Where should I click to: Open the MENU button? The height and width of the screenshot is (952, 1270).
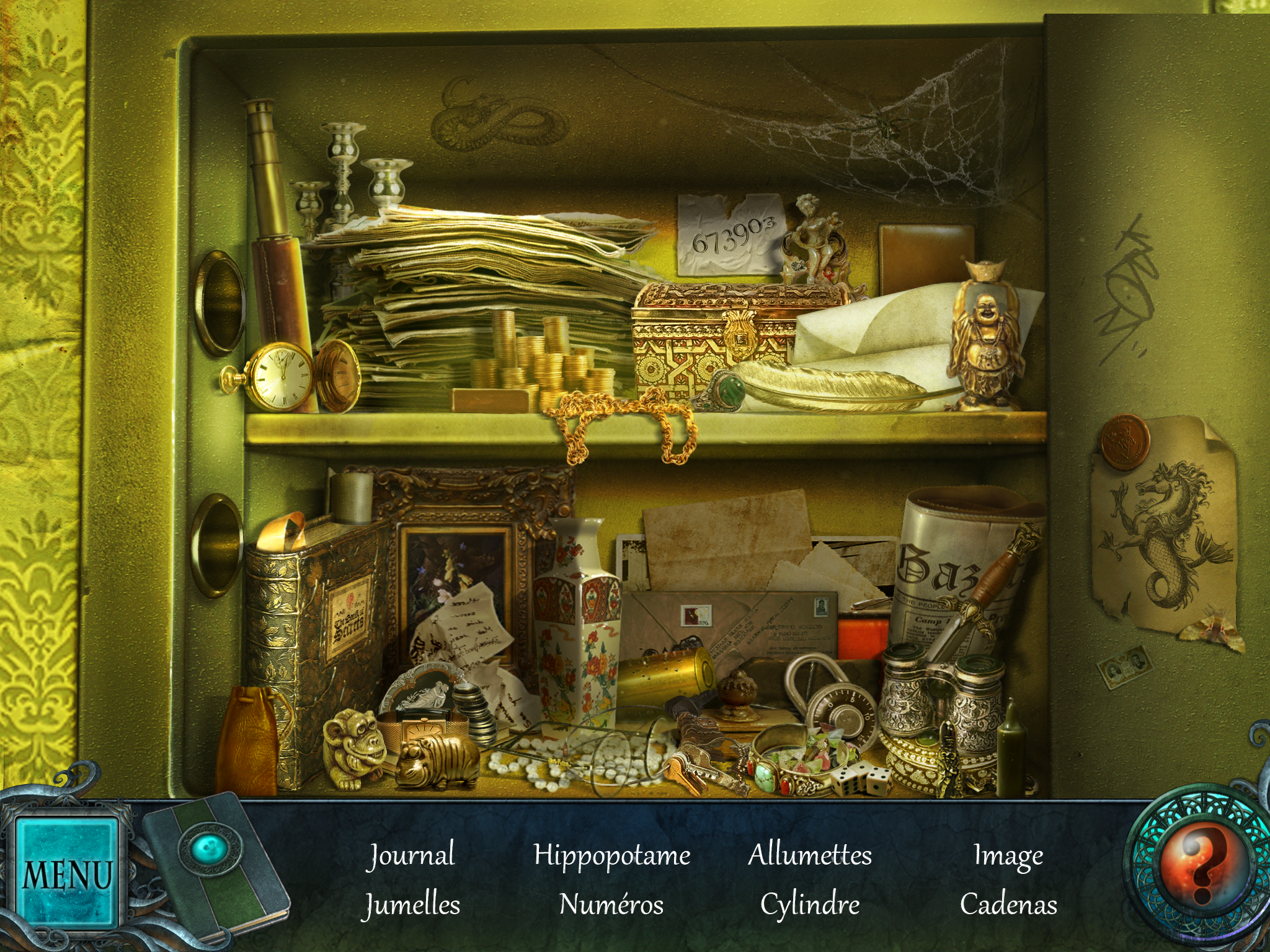coord(66,873)
